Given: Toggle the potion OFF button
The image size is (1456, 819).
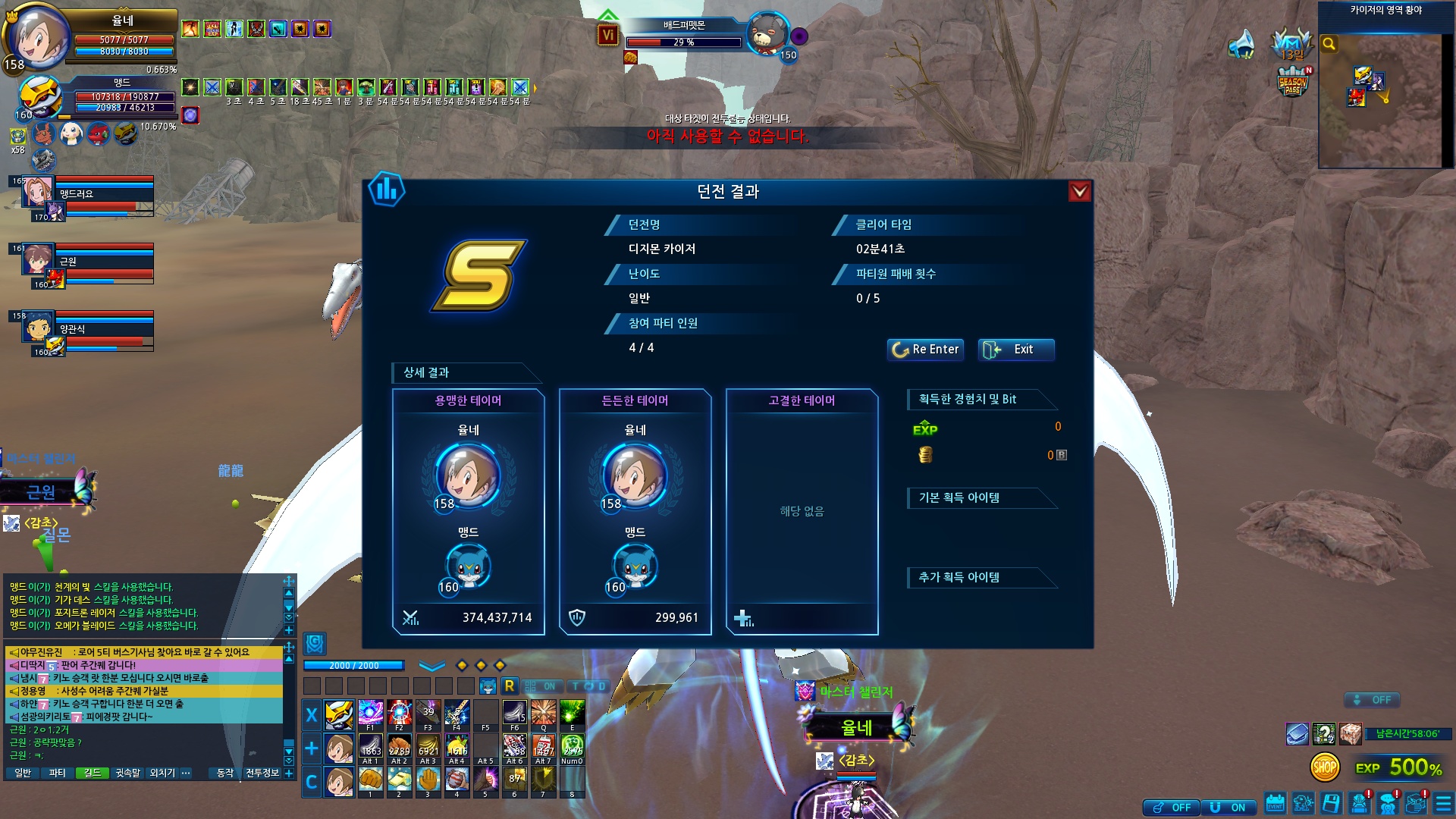Looking at the screenshot, I should (x=1171, y=808).
